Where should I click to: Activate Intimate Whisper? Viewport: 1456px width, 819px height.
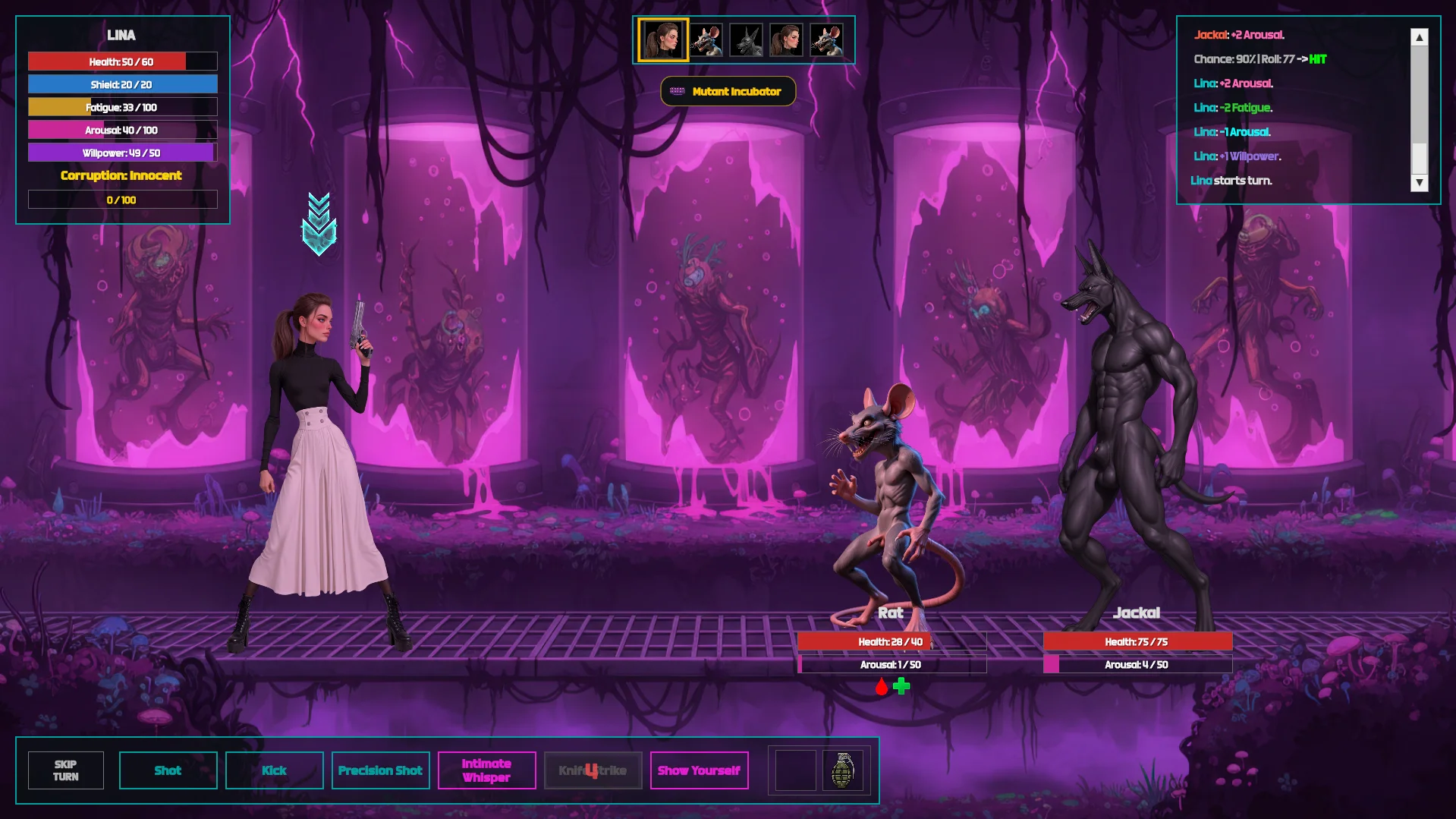tap(486, 770)
